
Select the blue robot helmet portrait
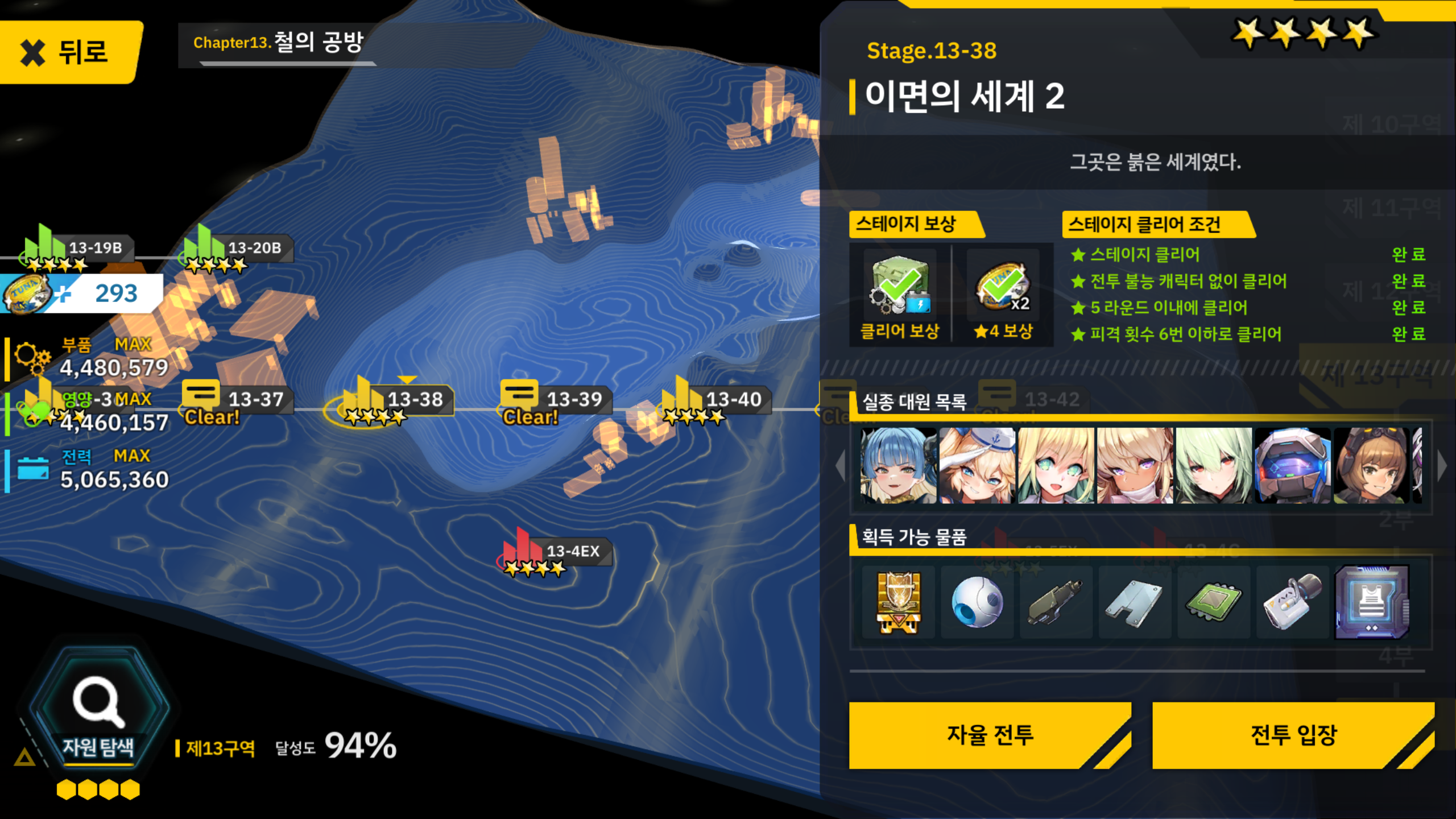(x=1292, y=465)
